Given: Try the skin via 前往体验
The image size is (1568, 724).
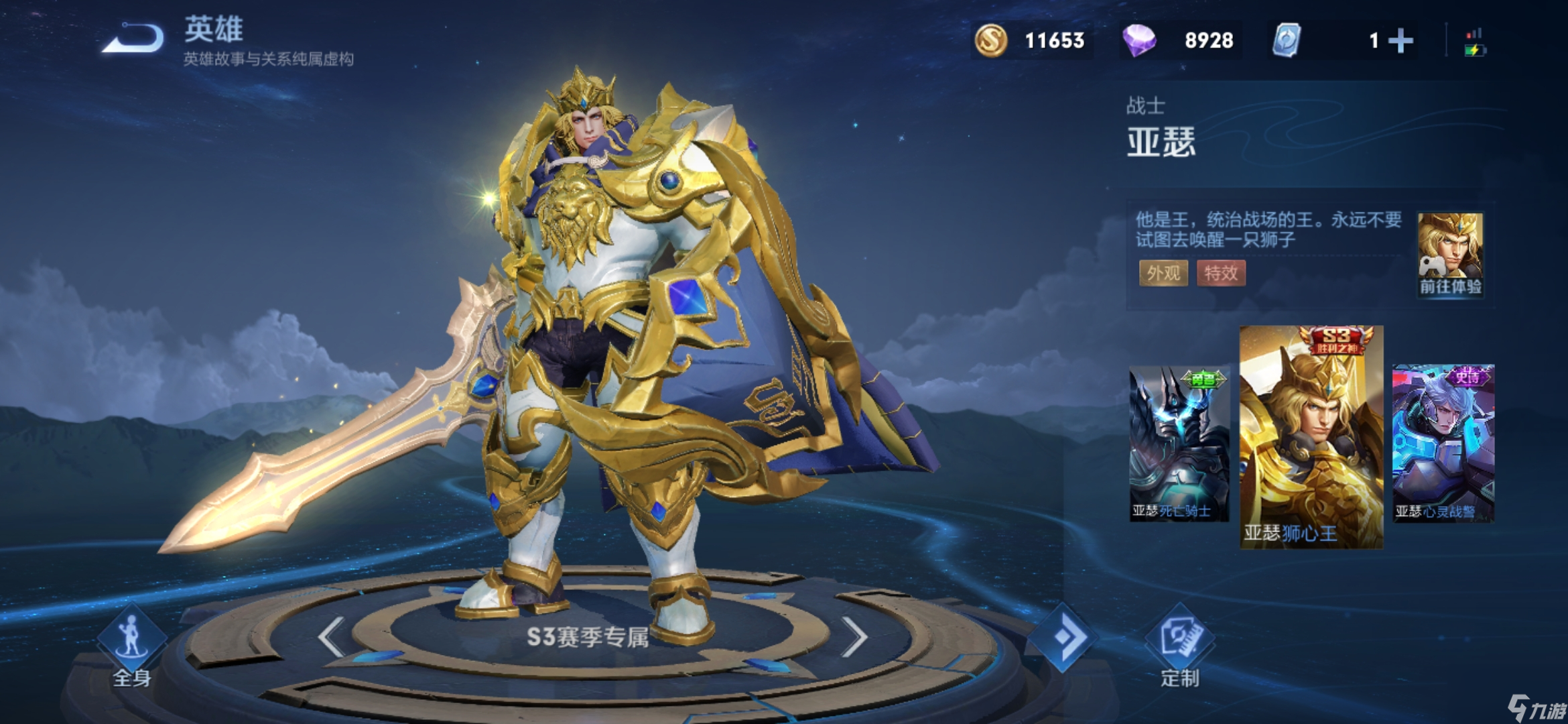Looking at the screenshot, I should pos(1450,255).
